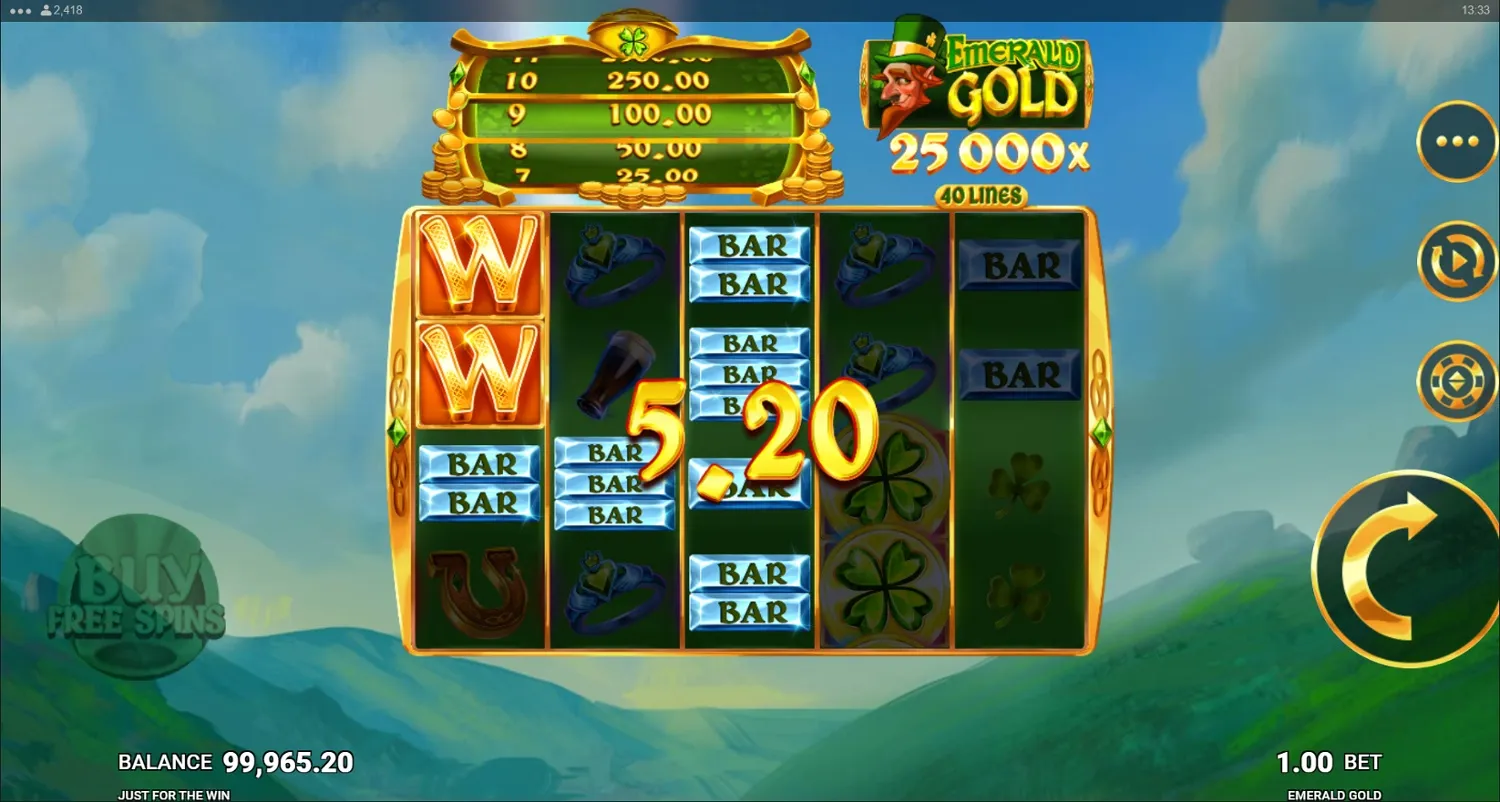Viewport: 1500px width, 802px height.
Task: Click the Wild symbol on the first reel
Action: pos(478,265)
